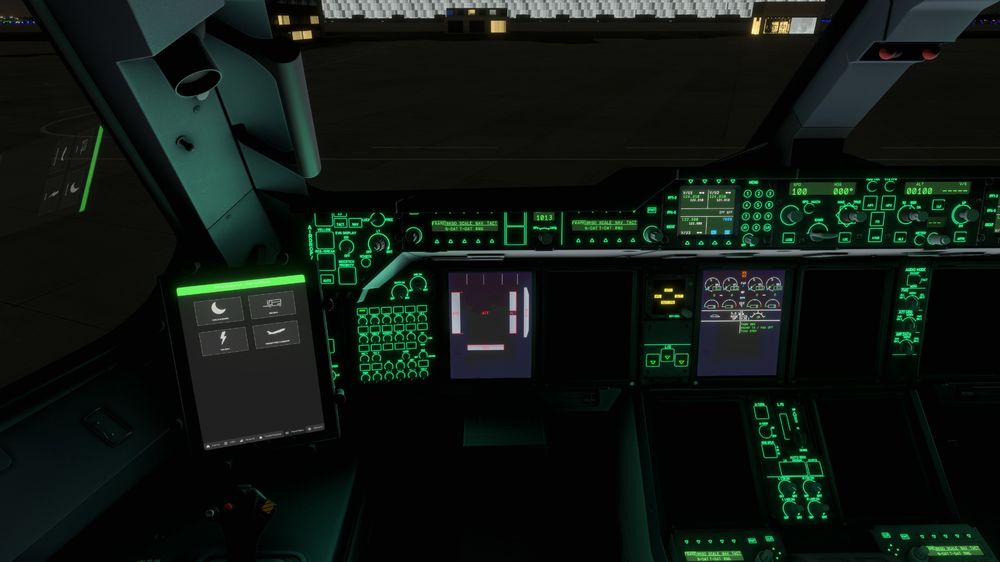Open the ground vehicle tile on the tablet
Image resolution: width=1000 pixels, height=562 pixels.
coord(272,304)
